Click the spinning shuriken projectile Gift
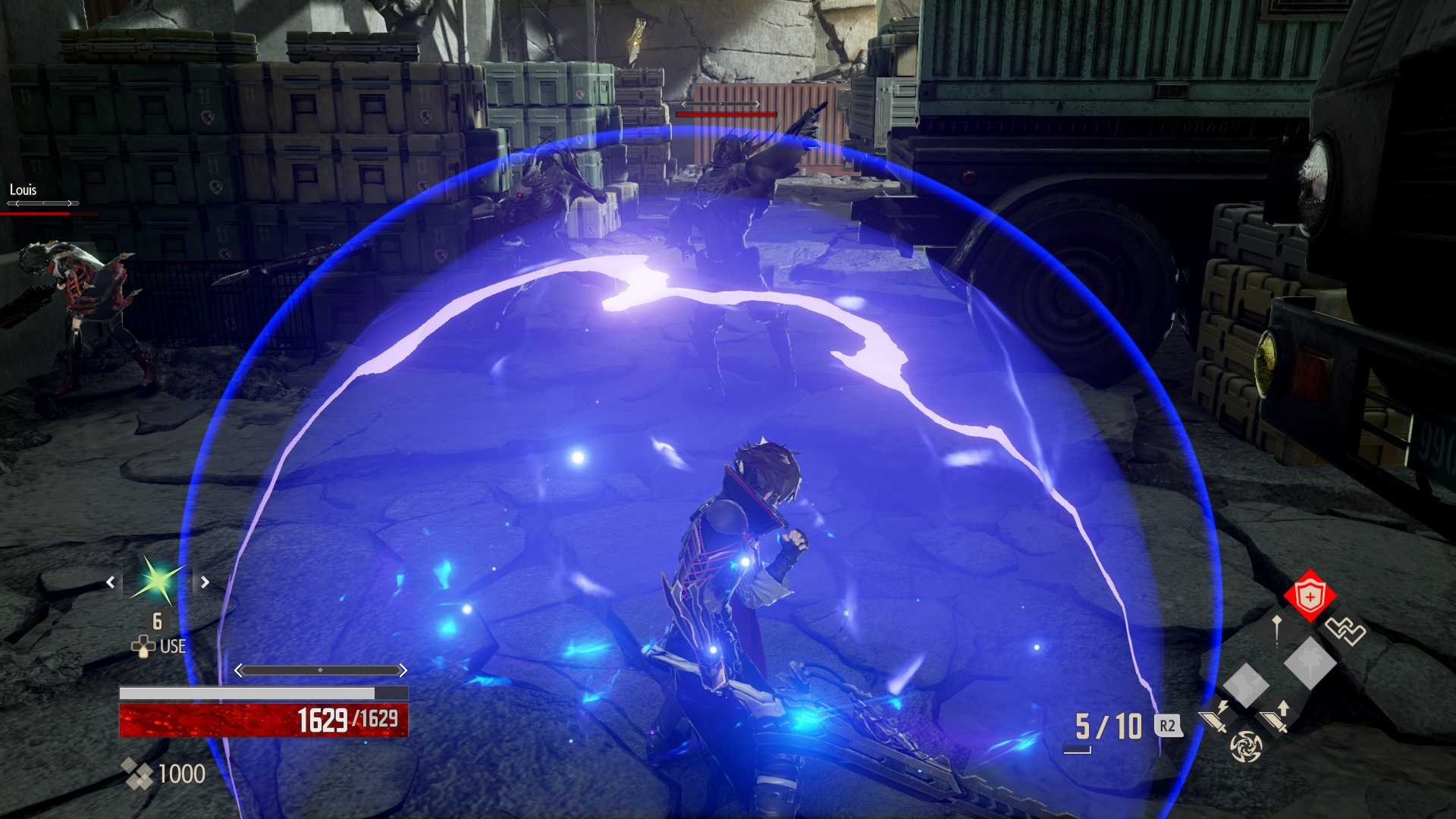The image size is (1456, 819). (x=1247, y=746)
